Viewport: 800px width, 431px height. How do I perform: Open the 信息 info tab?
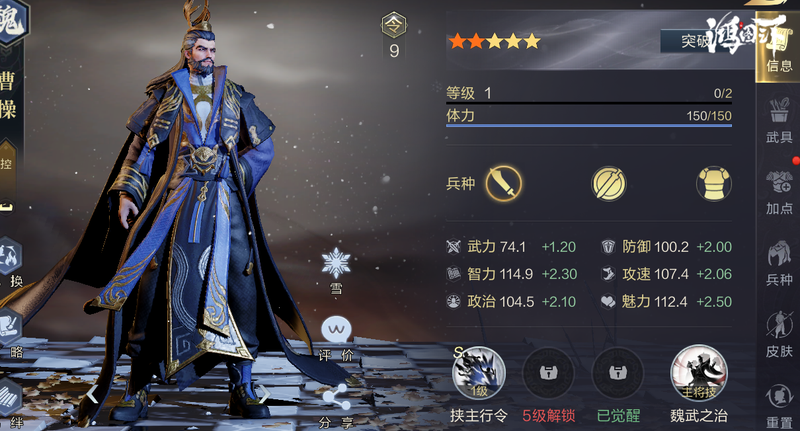tap(779, 52)
